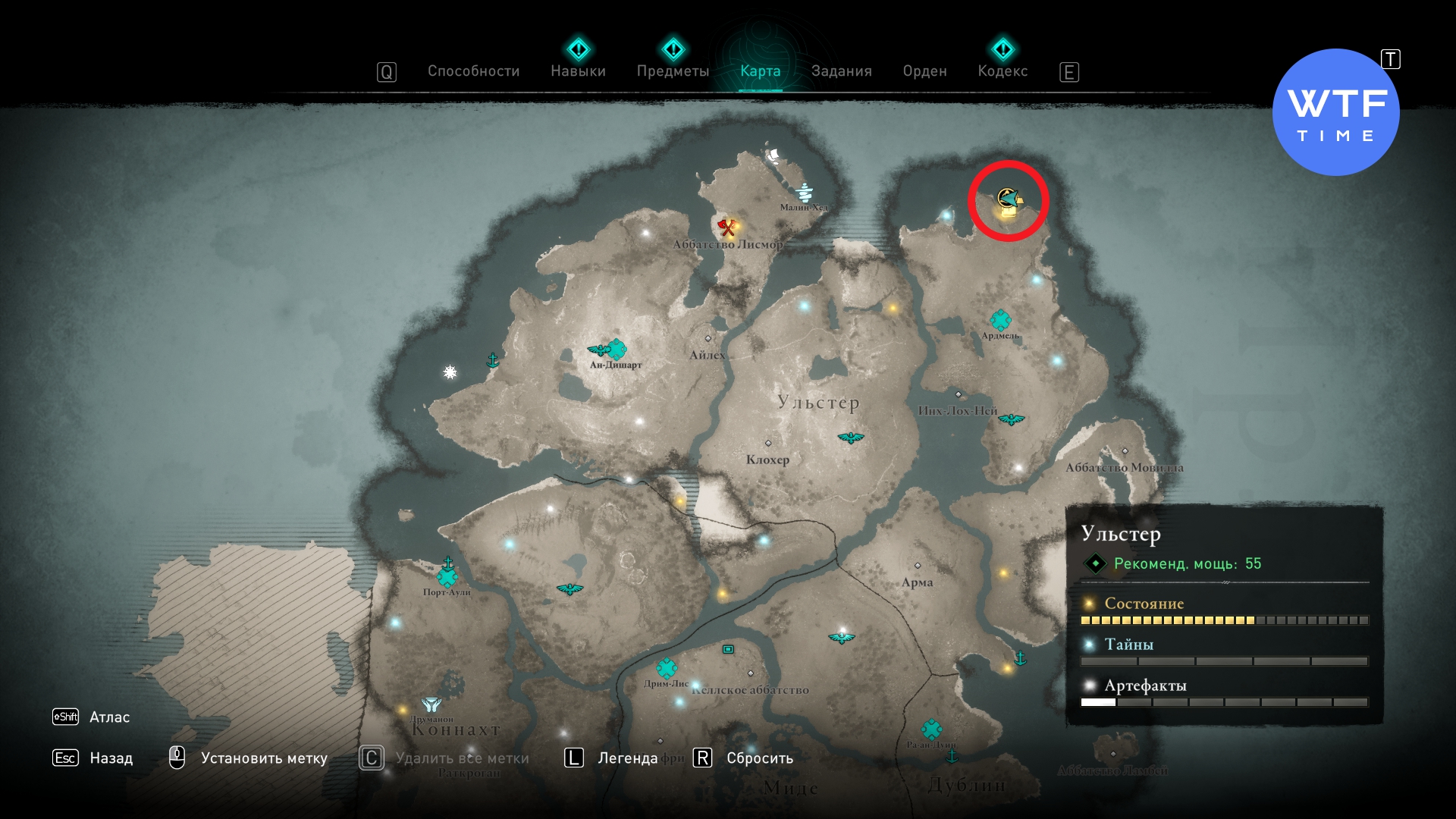Image resolution: width=1456 pixels, height=819 pixels.
Task: Select the Дрим-Лис location marker
Action: [x=667, y=668]
